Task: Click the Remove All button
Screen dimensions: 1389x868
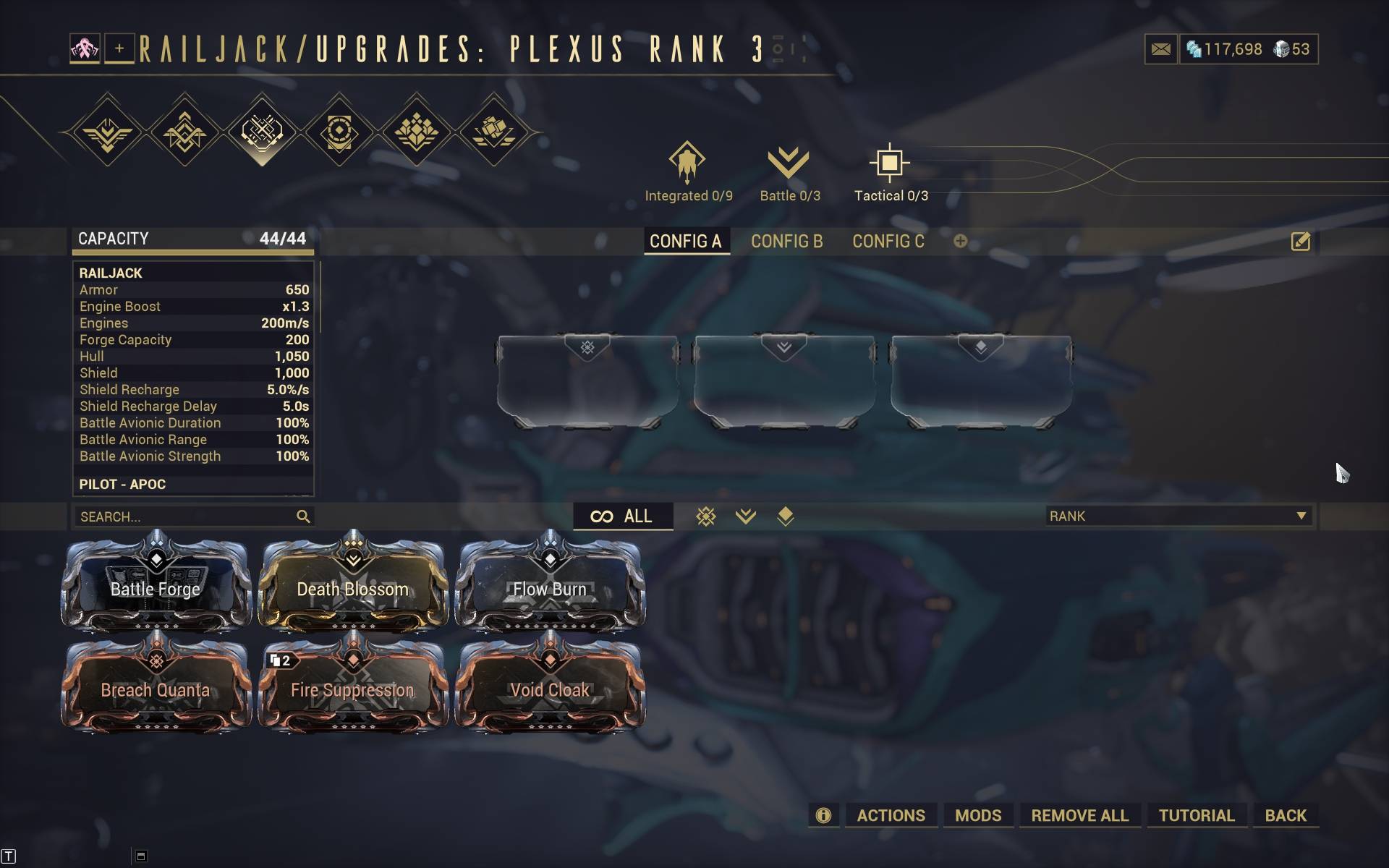Action: point(1079,815)
